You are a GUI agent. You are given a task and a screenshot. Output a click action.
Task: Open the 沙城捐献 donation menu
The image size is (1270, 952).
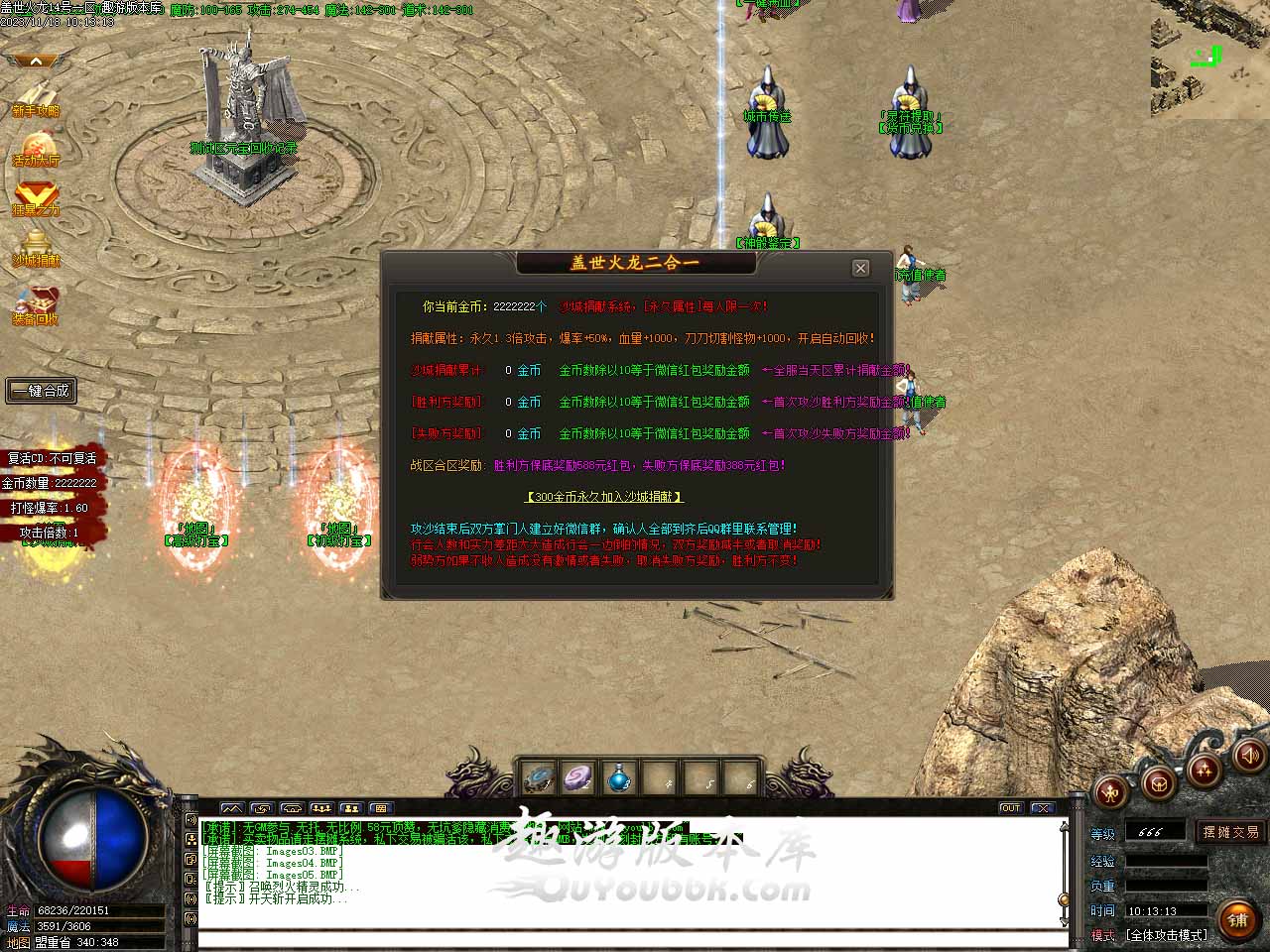(36, 248)
